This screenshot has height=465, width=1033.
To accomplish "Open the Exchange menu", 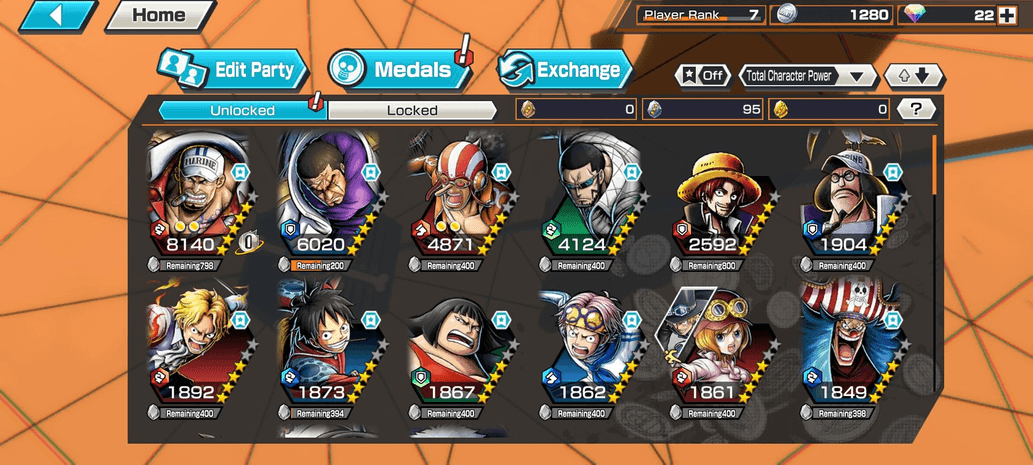I will click(565, 70).
